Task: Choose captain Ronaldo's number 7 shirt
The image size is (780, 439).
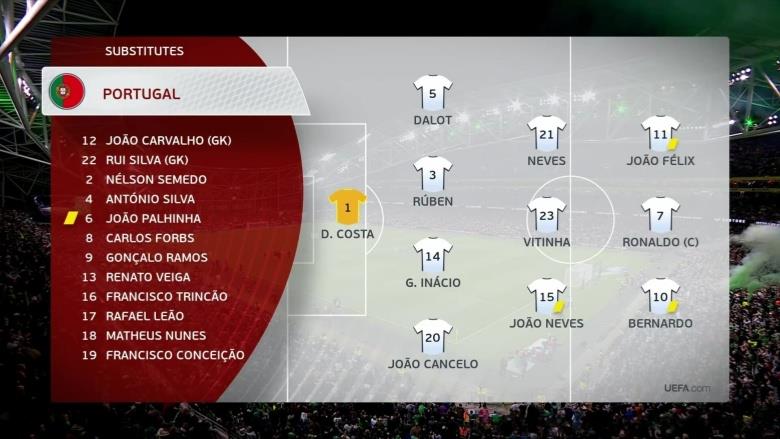Action: tap(660, 214)
